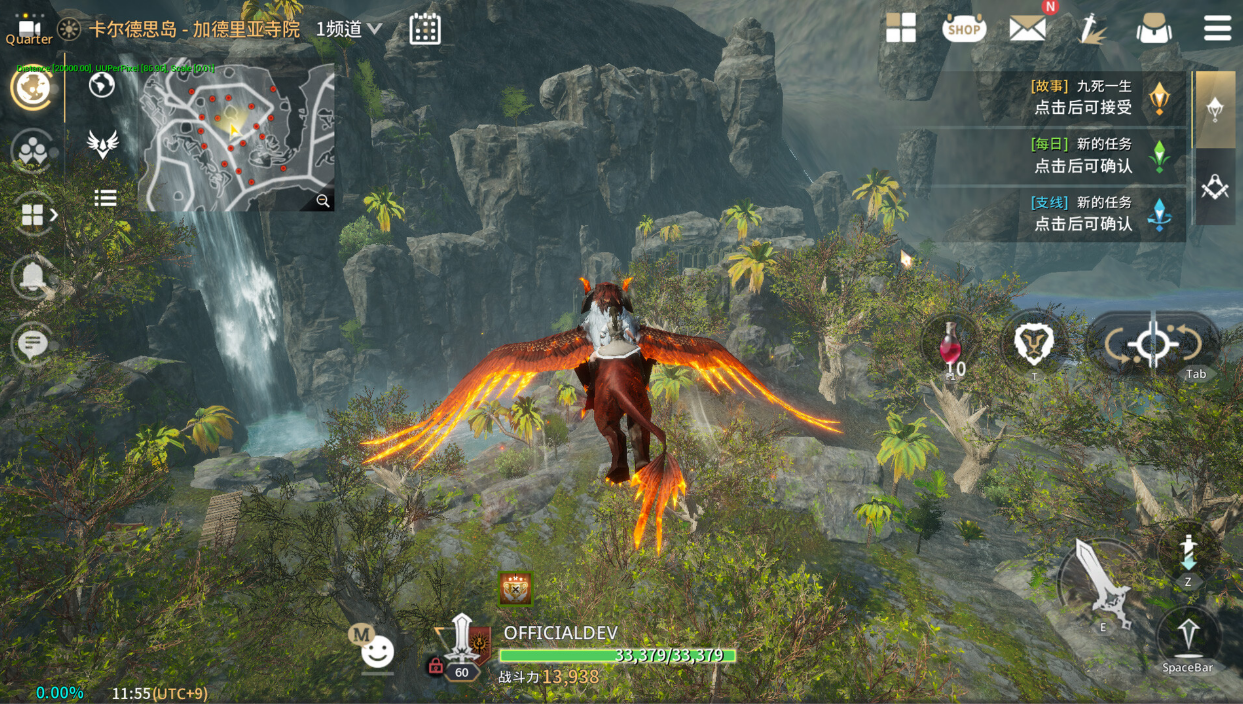1243x704 pixels.
Task: Open the bell notifications
Action: point(32,278)
